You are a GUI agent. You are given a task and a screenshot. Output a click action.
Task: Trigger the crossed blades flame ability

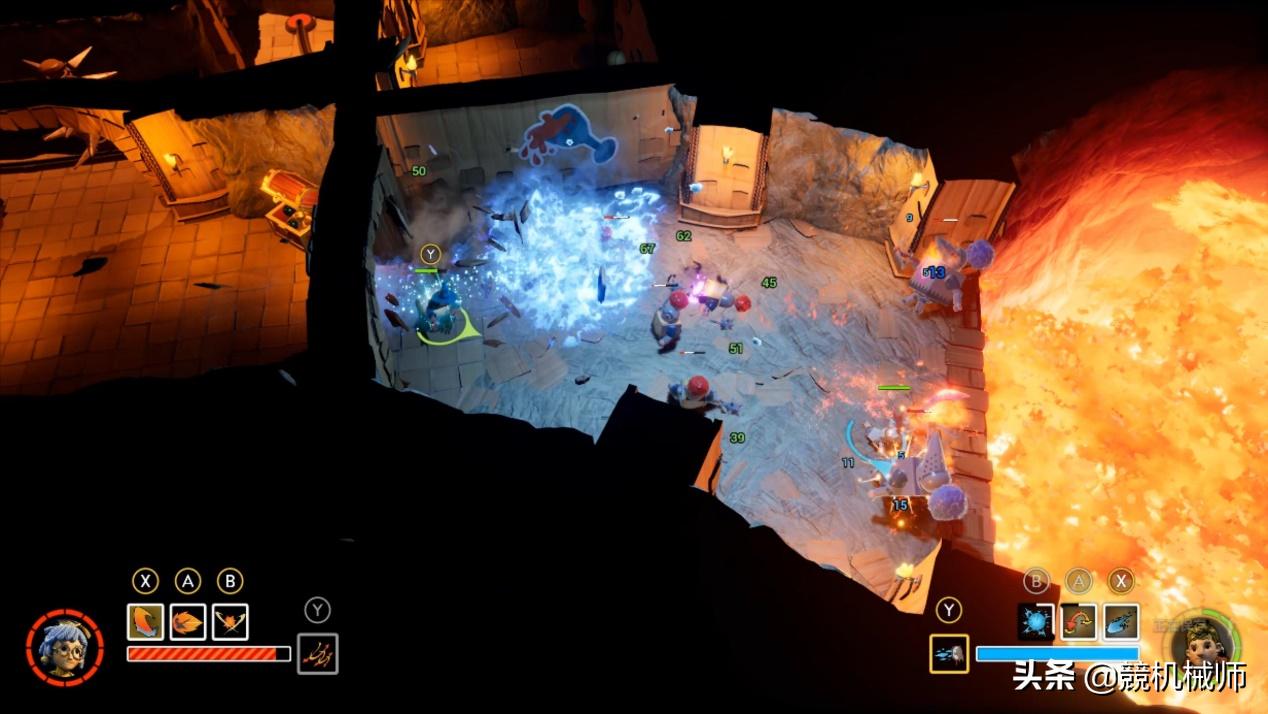coord(230,622)
